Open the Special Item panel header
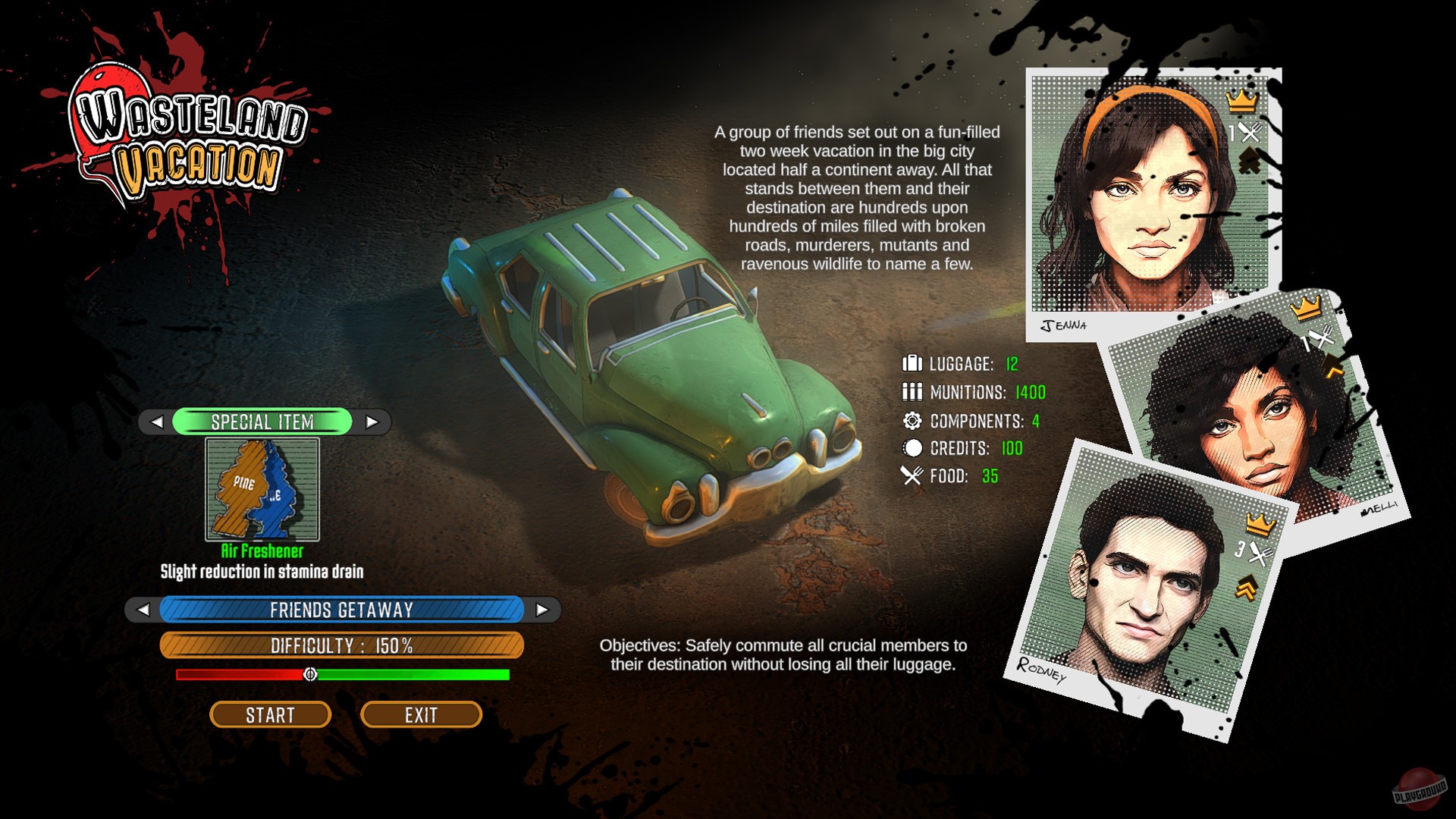The image size is (1456, 819). [265, 422]
